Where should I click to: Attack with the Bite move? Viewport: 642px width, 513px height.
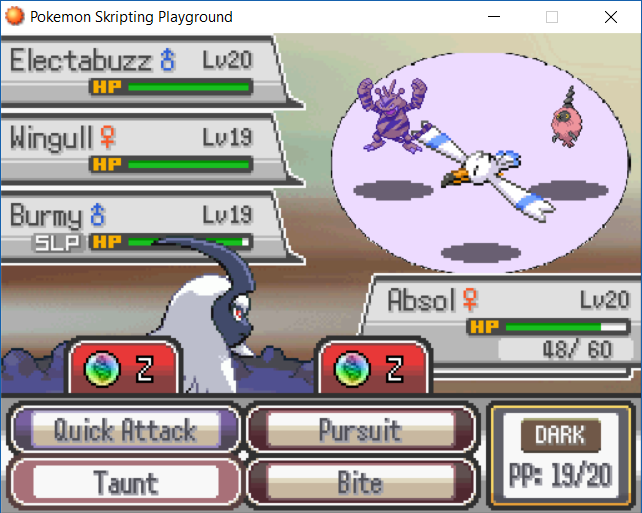pos(360,482)
